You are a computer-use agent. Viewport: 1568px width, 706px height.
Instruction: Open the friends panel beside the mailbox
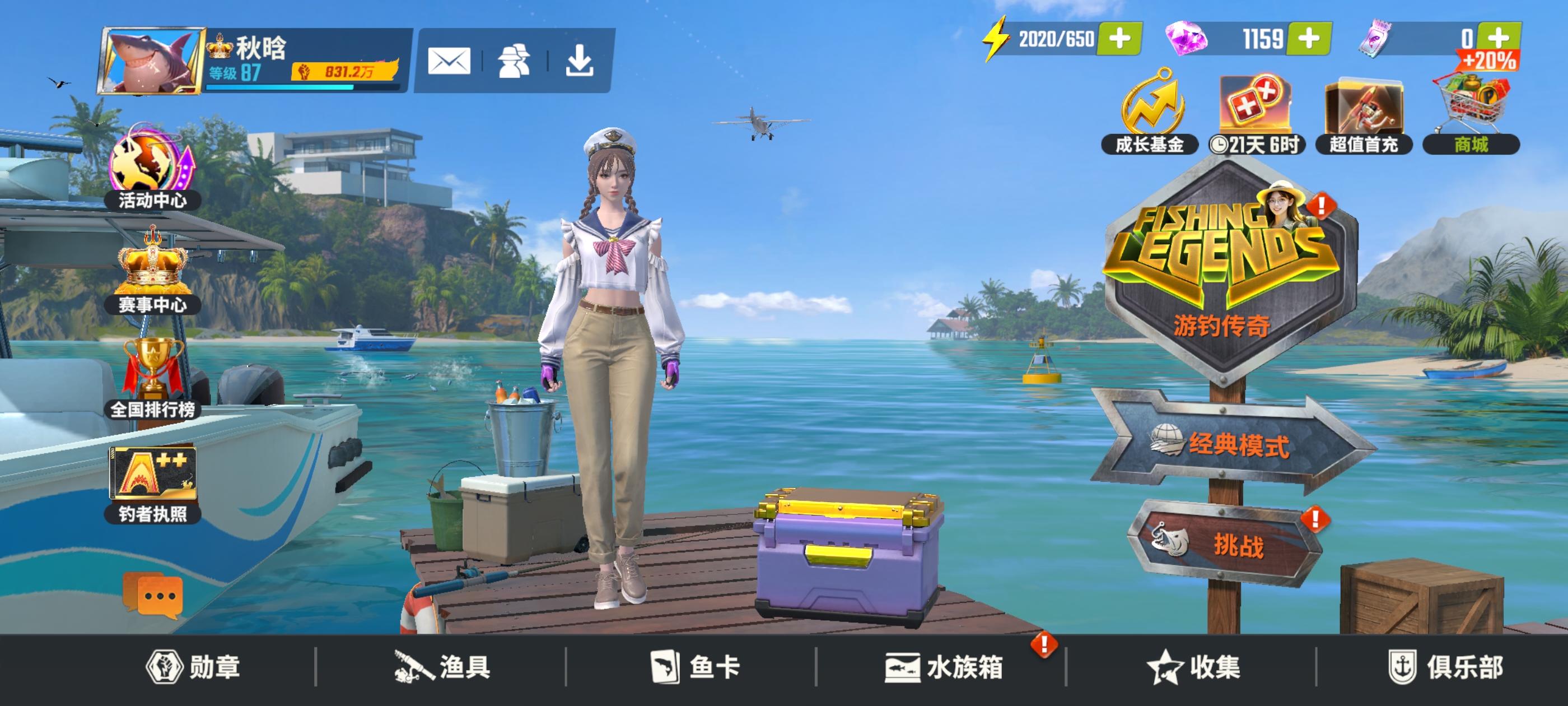pos(514,61)
